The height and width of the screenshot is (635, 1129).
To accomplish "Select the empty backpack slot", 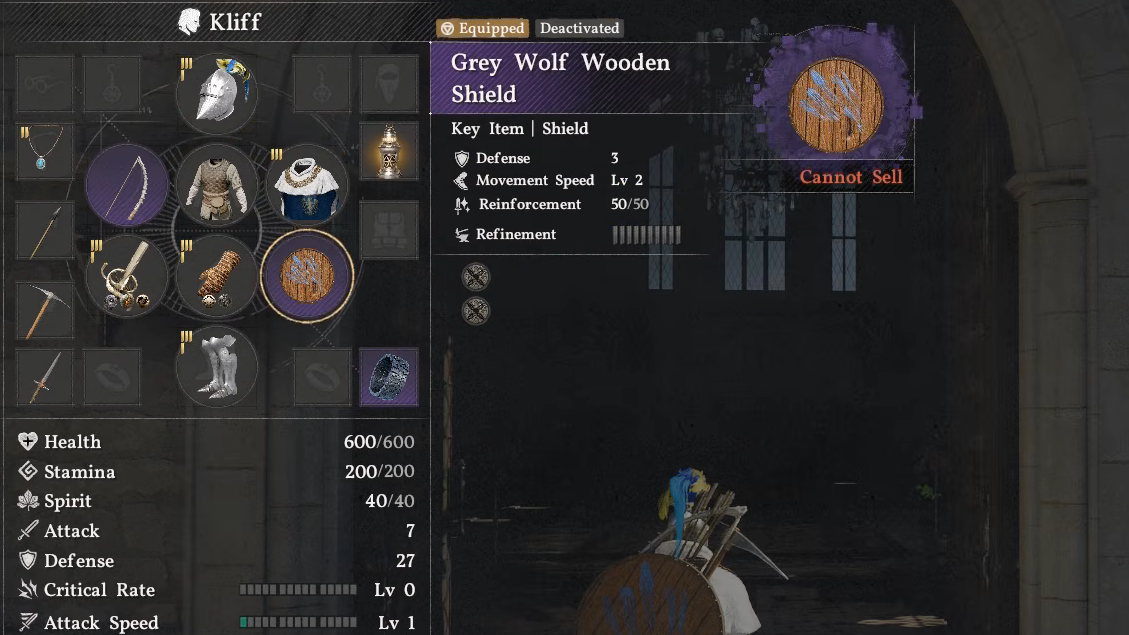I will coord(389,231).
